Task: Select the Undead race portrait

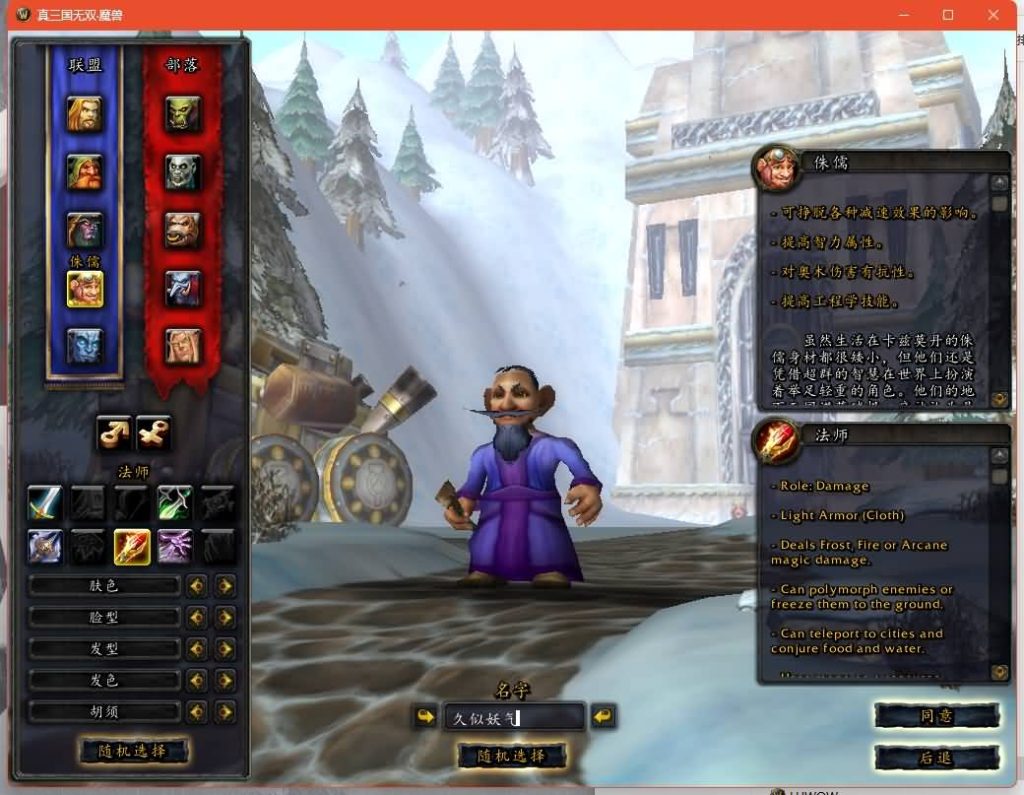Action: (x=183, y=172)
